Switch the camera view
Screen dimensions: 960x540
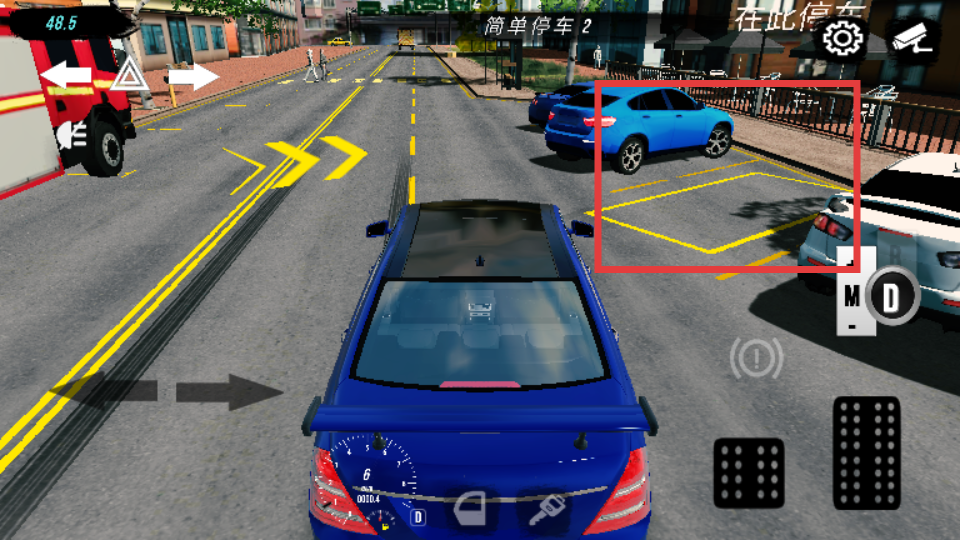pos(912,40)
